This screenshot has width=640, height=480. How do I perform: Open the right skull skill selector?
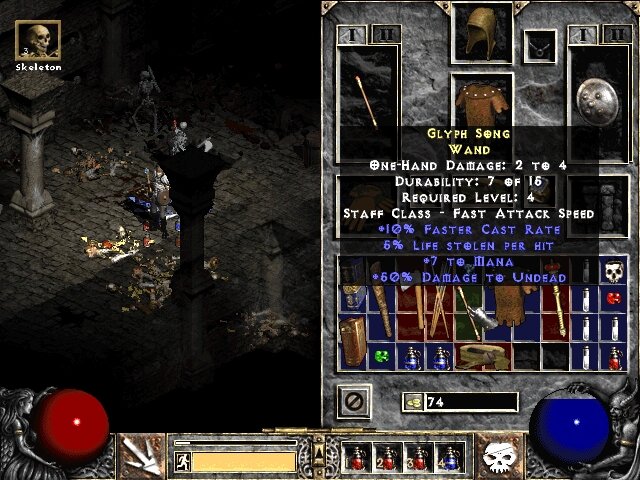click(x=499, y=455)
